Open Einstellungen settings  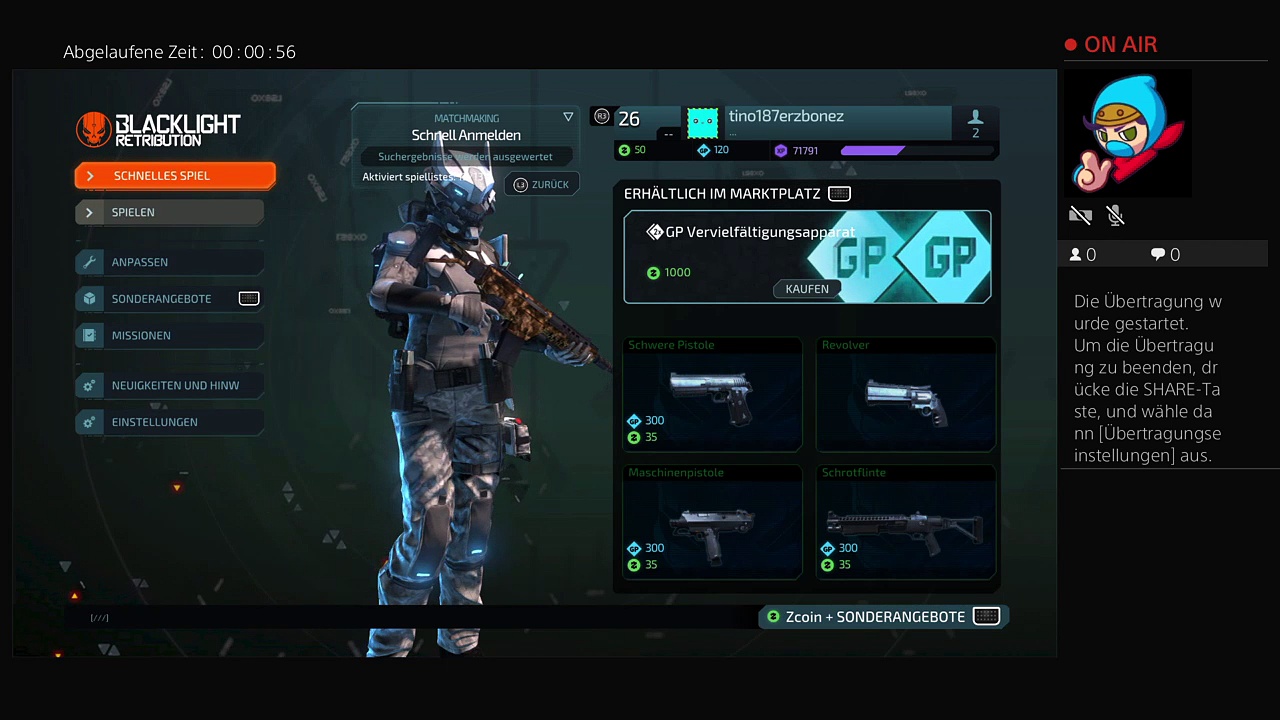coord(170,422)
